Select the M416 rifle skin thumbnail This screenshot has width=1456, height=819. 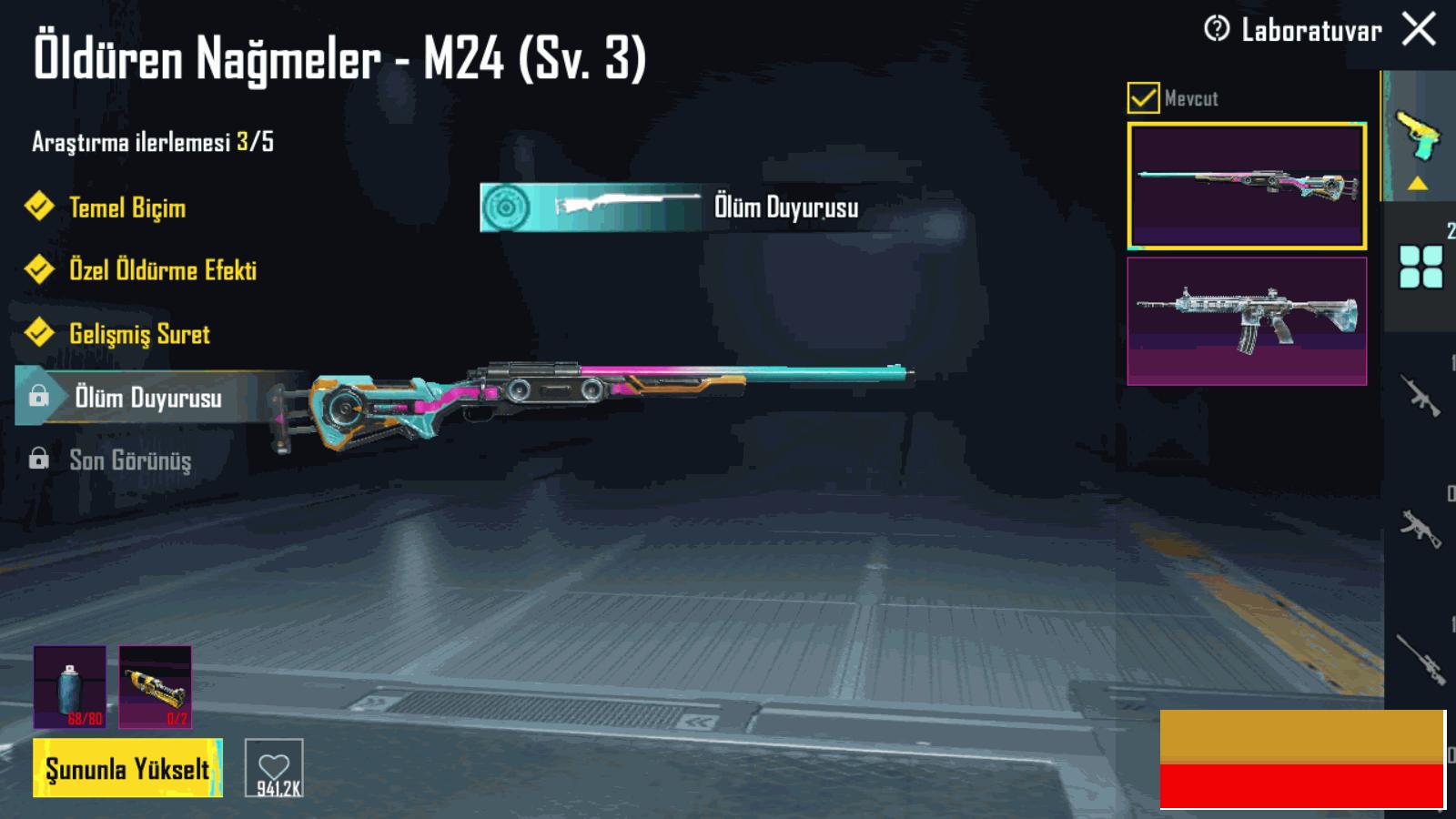point(1247,320)
